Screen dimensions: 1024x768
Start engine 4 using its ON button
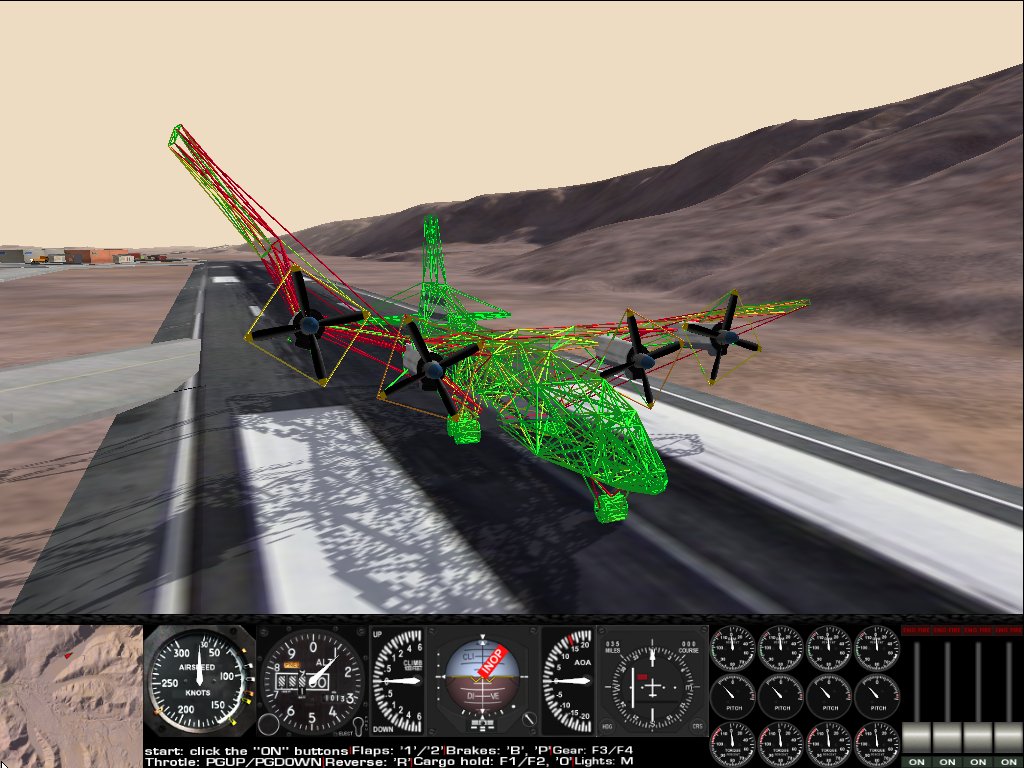pyautogui.click(x=1008, y=762)
